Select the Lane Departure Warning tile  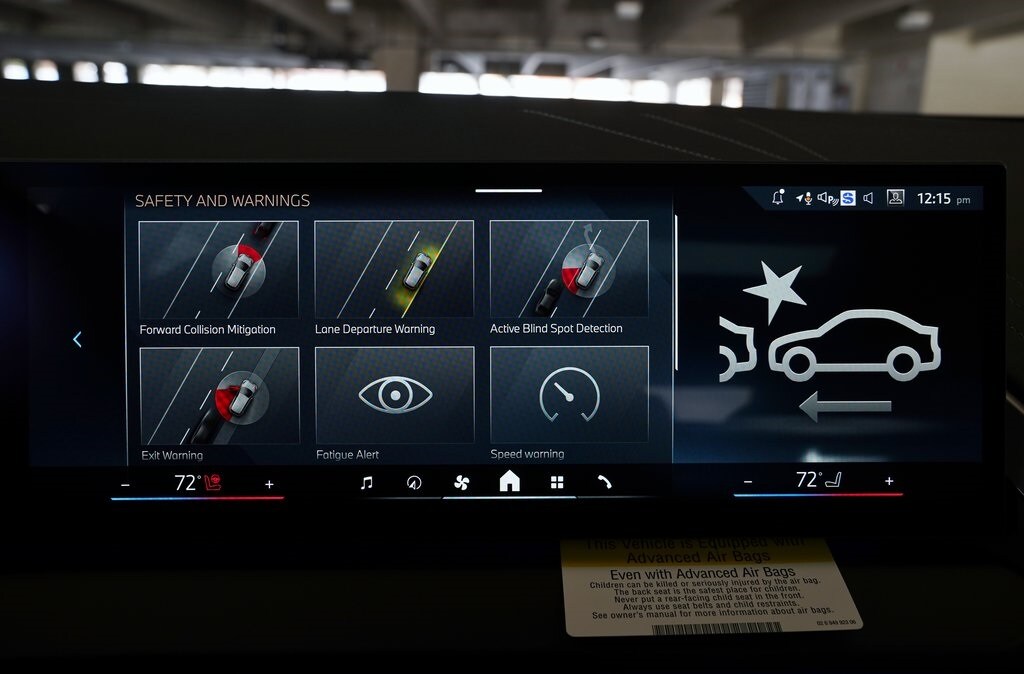click(x=394, y=270)
